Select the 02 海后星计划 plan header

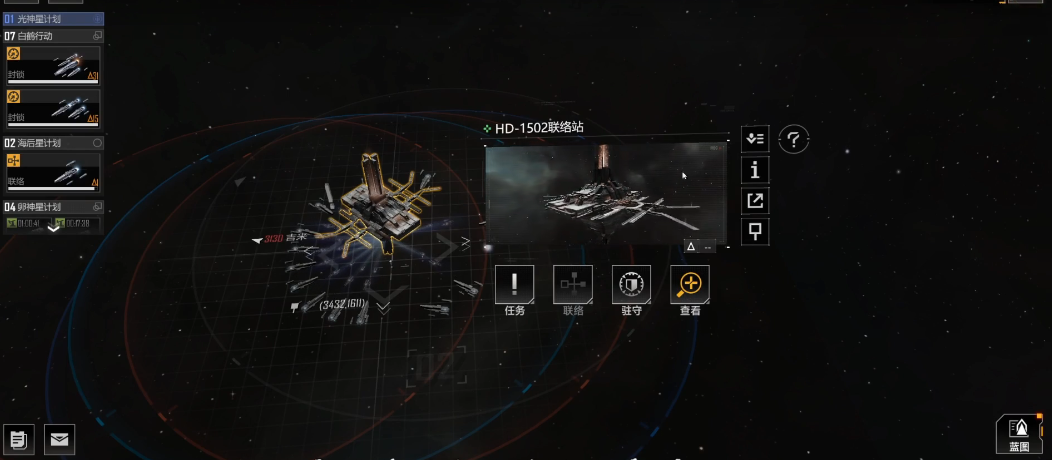point(52,143)
